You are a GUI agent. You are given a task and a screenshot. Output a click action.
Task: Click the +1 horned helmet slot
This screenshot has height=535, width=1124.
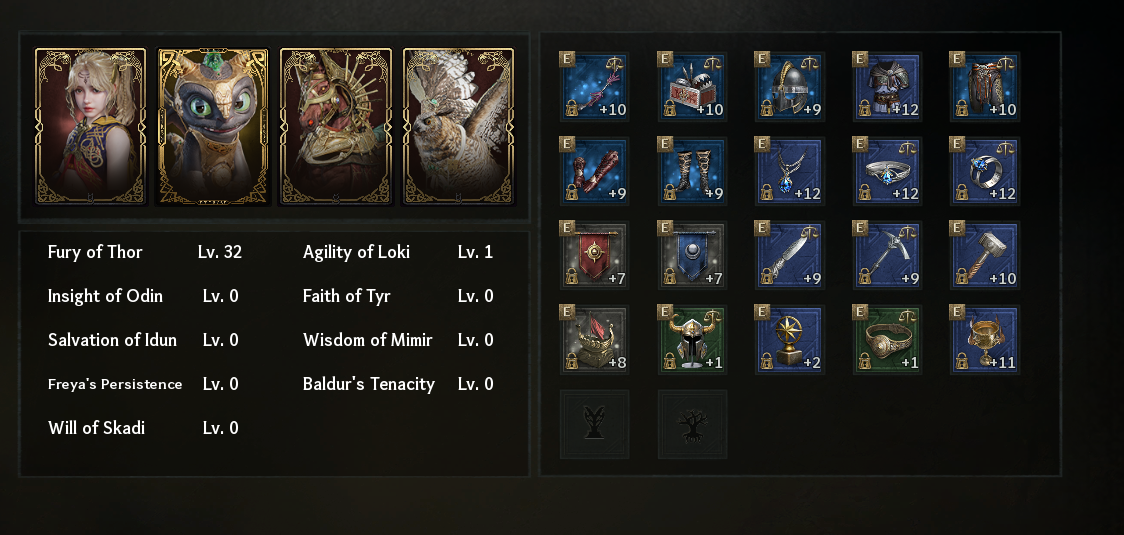click(692, 340)
